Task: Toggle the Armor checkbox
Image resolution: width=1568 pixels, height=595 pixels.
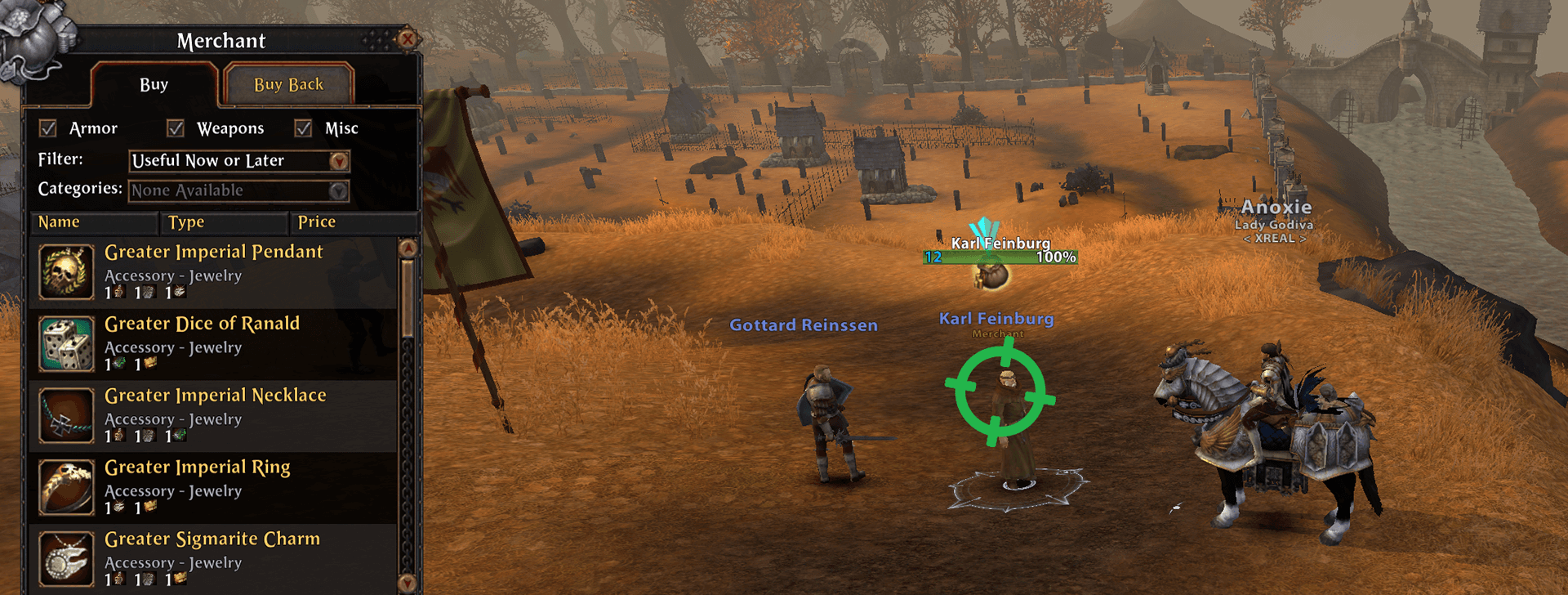Action: [x=48, y=128]
